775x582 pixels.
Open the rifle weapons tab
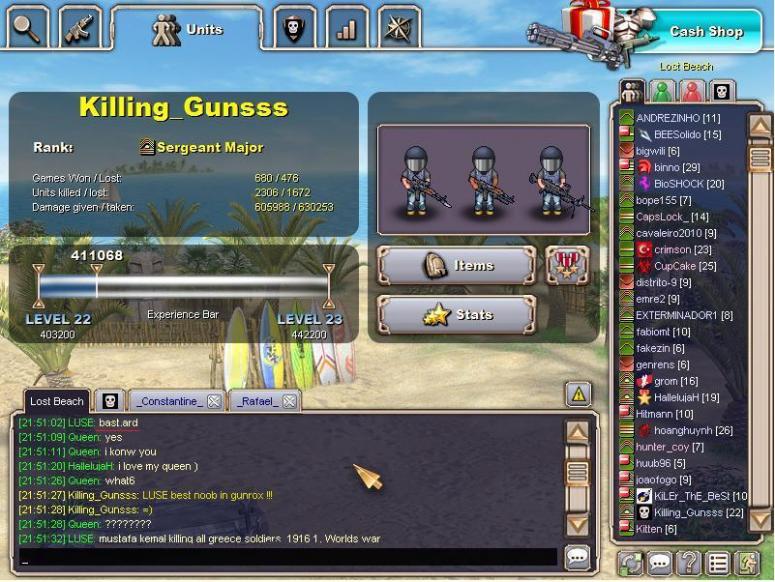pyautogui.click(x=80, y=28)
